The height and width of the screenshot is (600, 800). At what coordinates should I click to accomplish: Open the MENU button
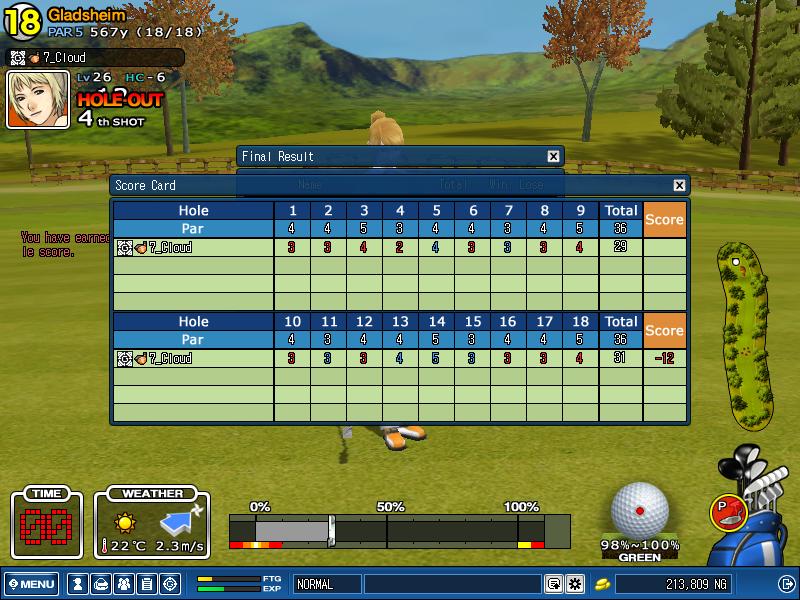click(32, 584)
